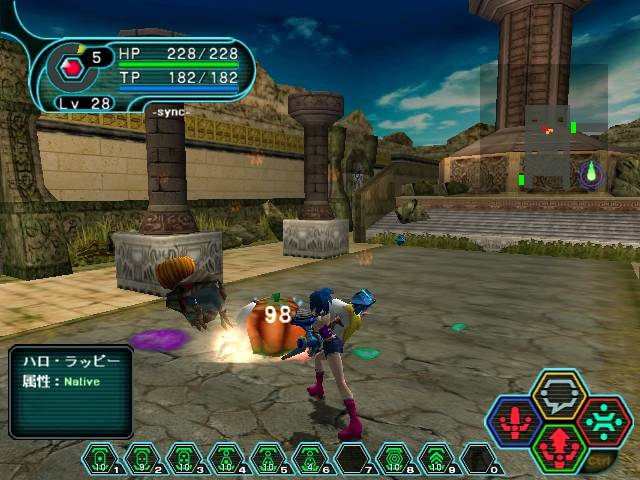Use the quick slot labeled 6

(310, 460)
